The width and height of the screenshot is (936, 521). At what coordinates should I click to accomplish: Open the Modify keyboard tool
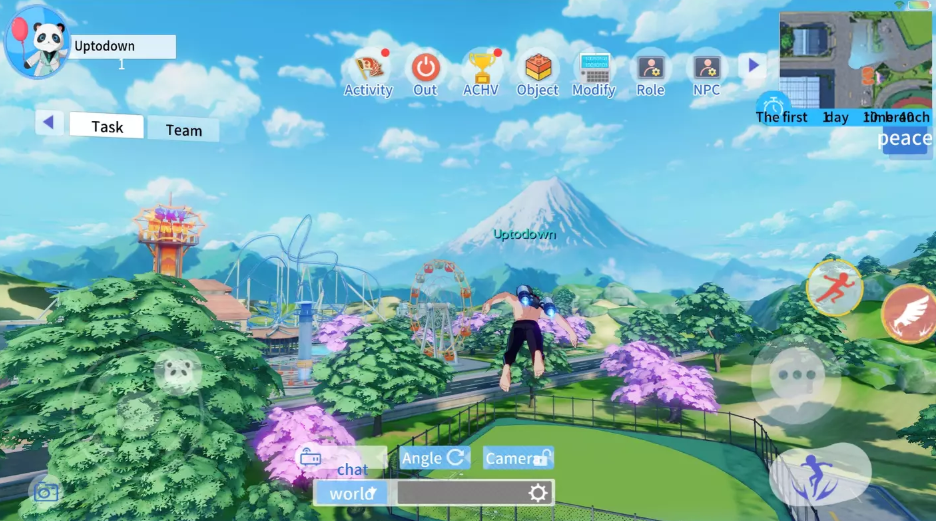(594, 70)
